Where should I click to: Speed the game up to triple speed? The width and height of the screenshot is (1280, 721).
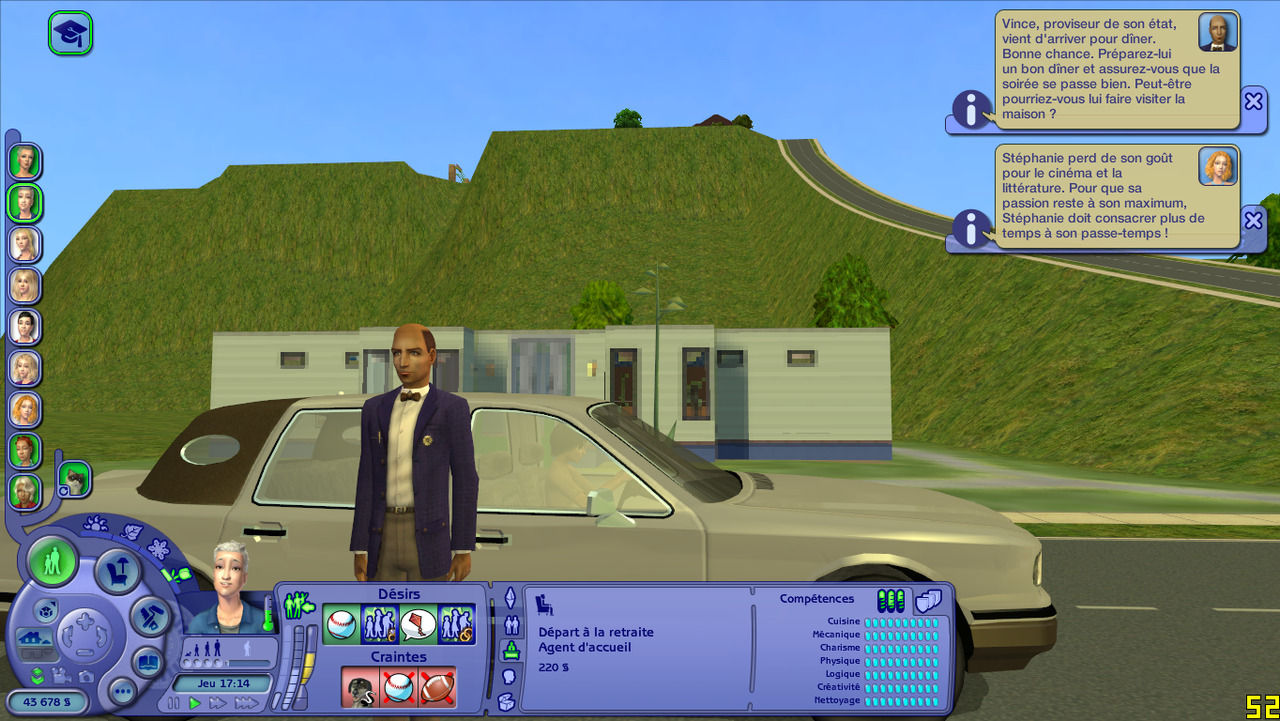point(247,704)
